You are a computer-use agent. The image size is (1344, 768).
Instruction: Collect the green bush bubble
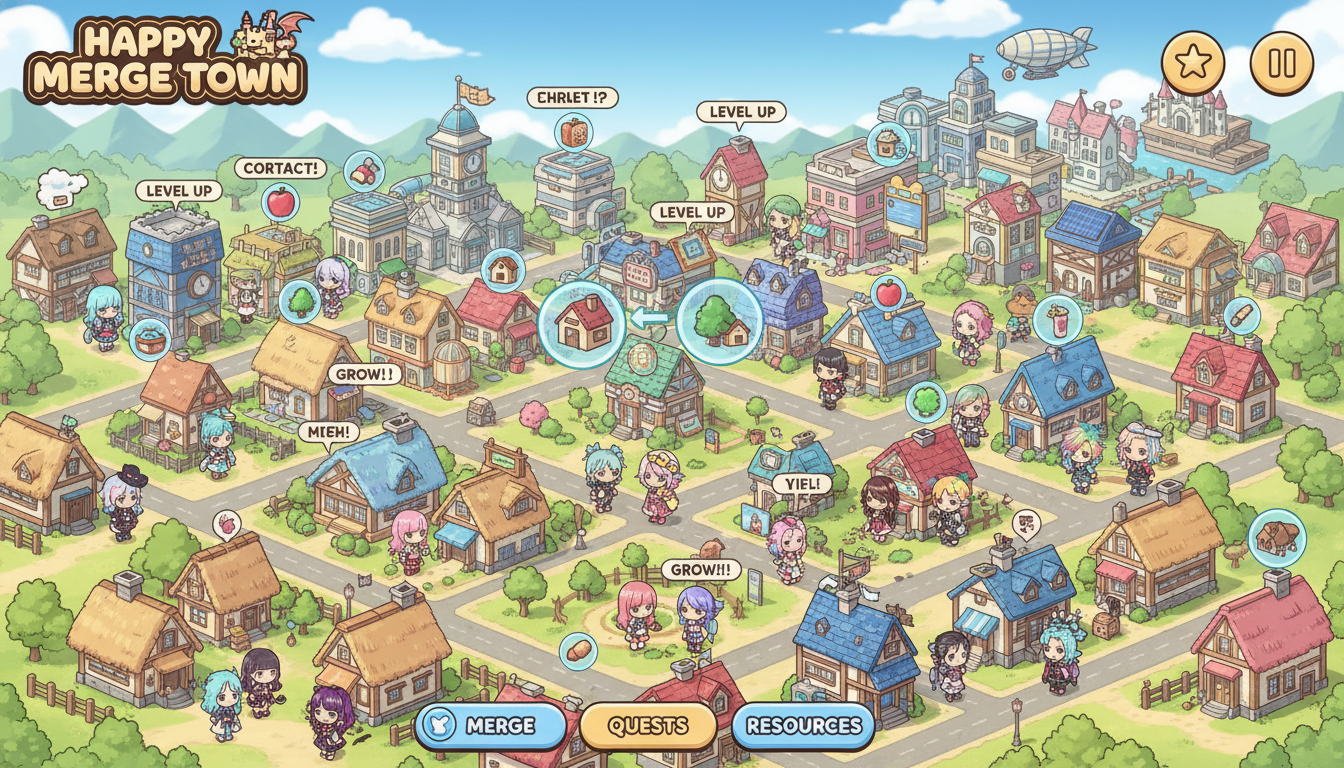coord(926,402)
